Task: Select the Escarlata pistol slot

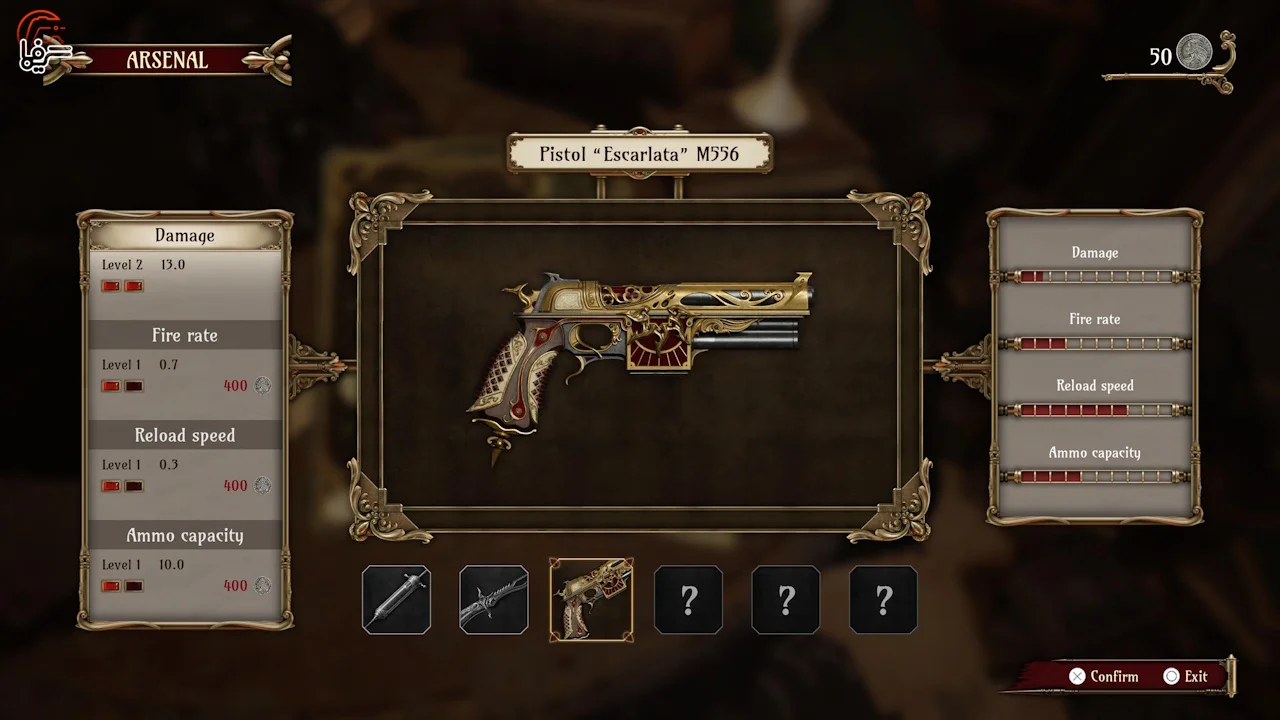Action: (591, 600)
